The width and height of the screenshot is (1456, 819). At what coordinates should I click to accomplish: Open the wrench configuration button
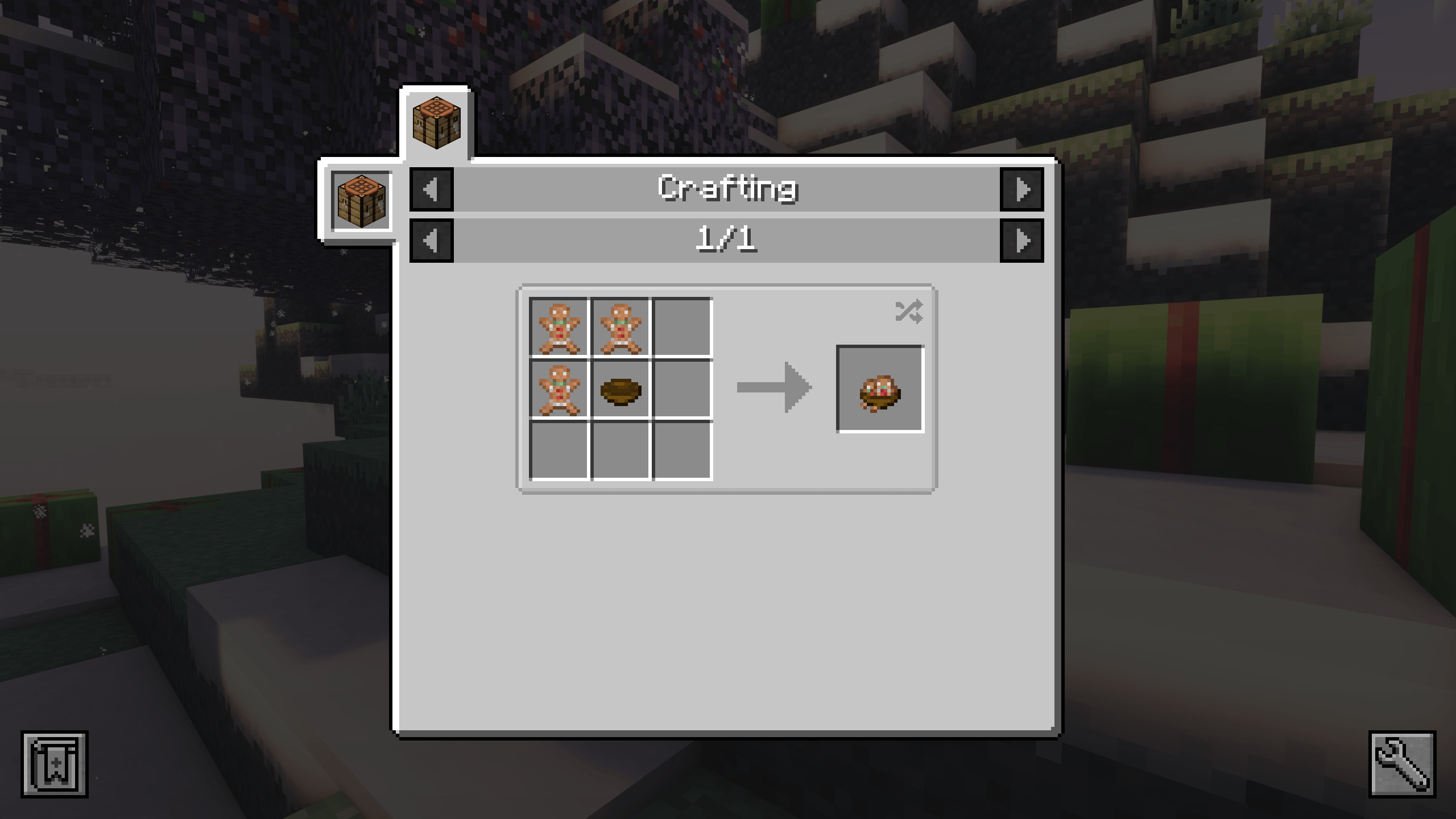(1402, 764)
